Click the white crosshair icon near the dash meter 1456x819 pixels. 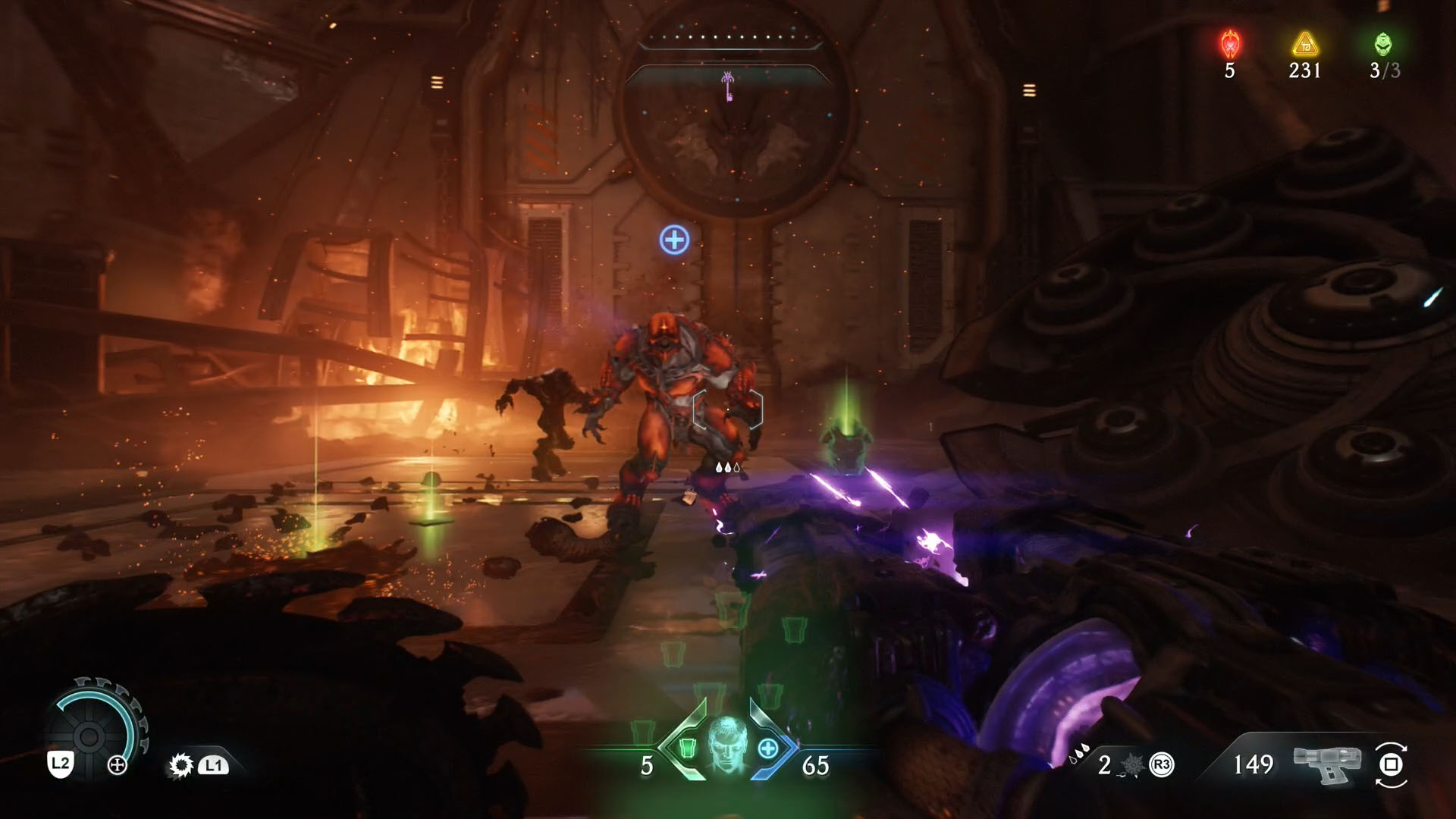[x=118, y=764]
